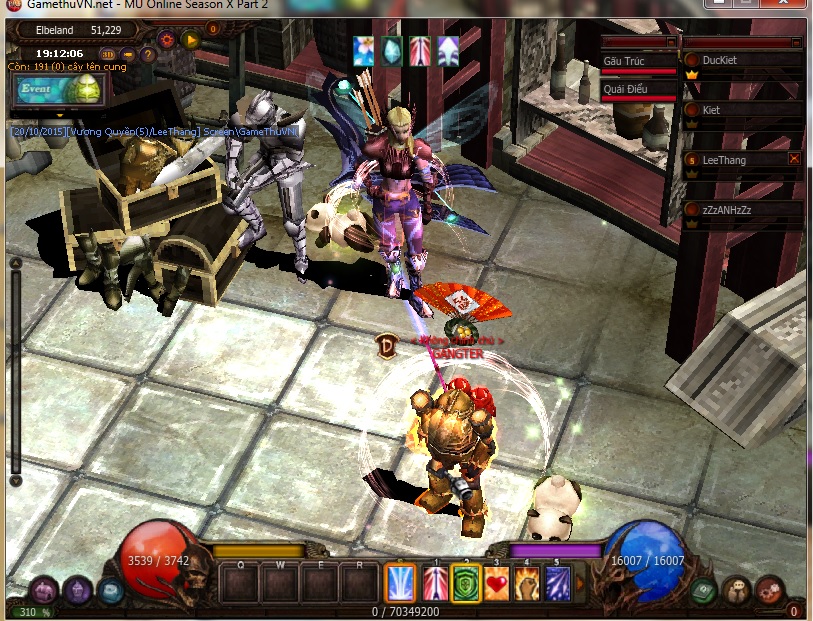This screenshot has height=621, width=813.
Task: Click the teal crystal buff icon
Action: pos(391,49)
